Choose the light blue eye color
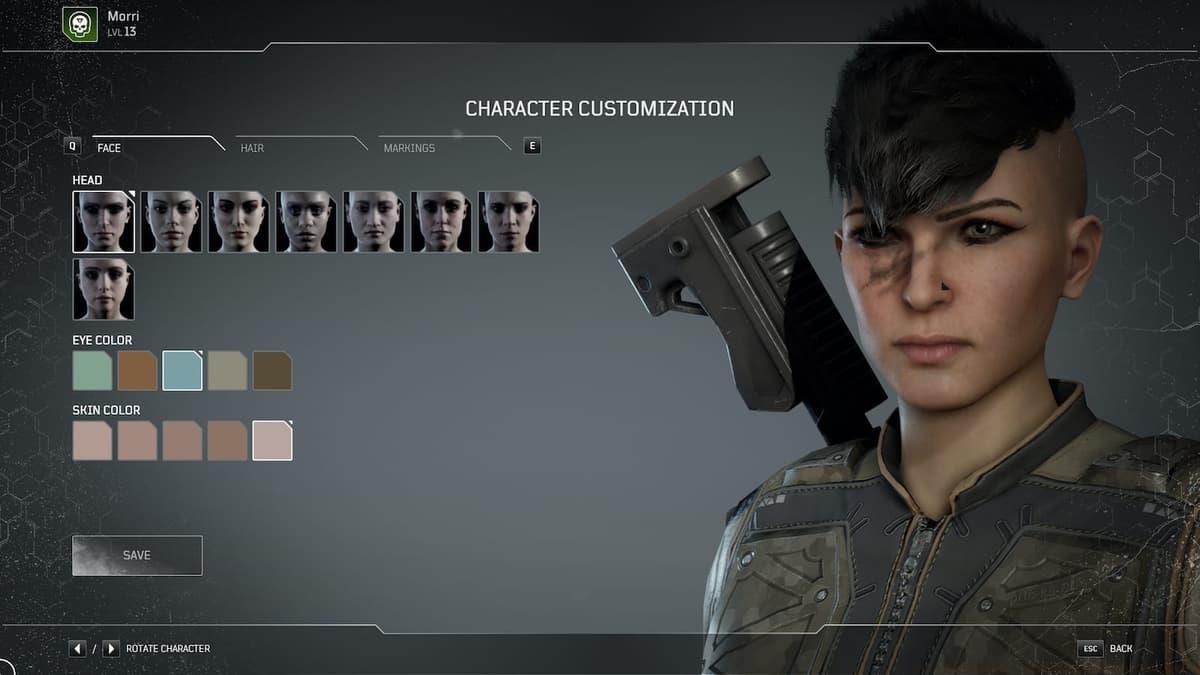The width and height of the screenshot is (1200, 675). [182, 371]
